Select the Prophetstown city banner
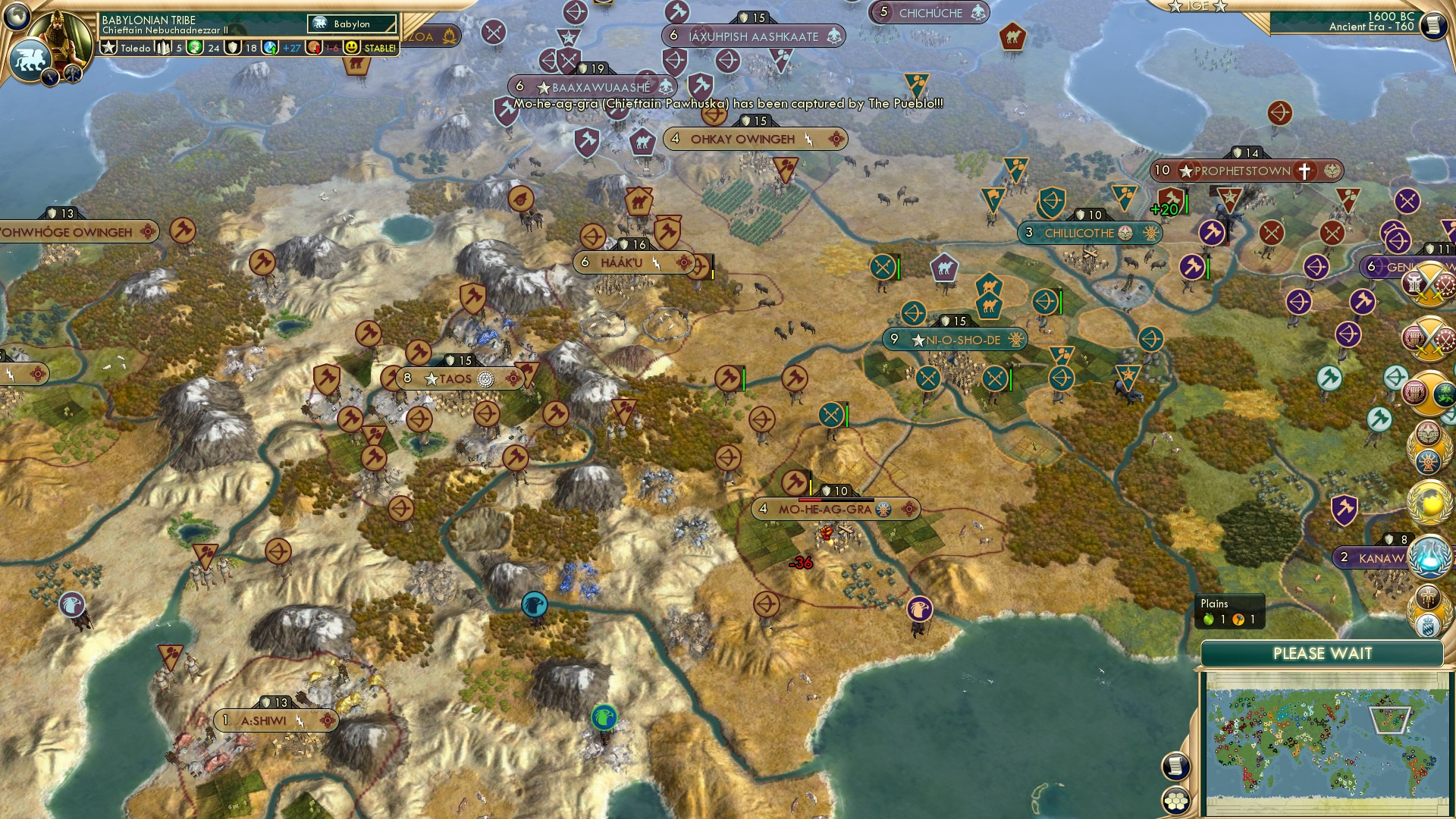Screen dimensions: 1456x819 pyautogui.click(x=1246, y=171)
